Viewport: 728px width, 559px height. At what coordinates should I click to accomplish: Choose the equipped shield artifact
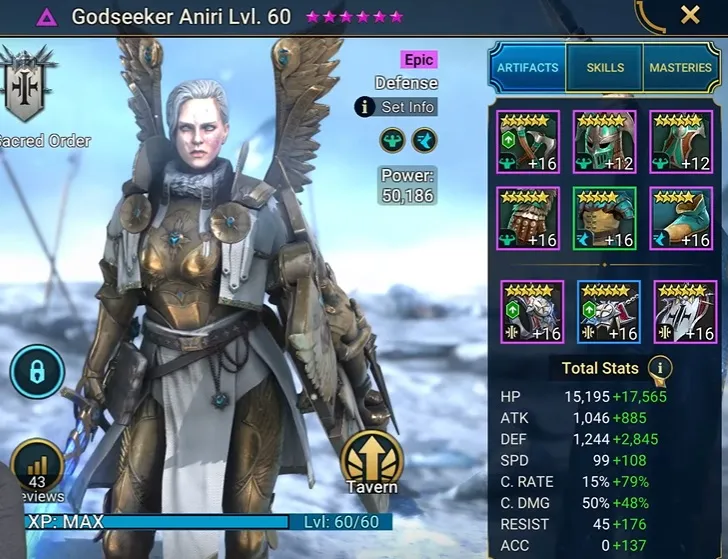(681, 143)
